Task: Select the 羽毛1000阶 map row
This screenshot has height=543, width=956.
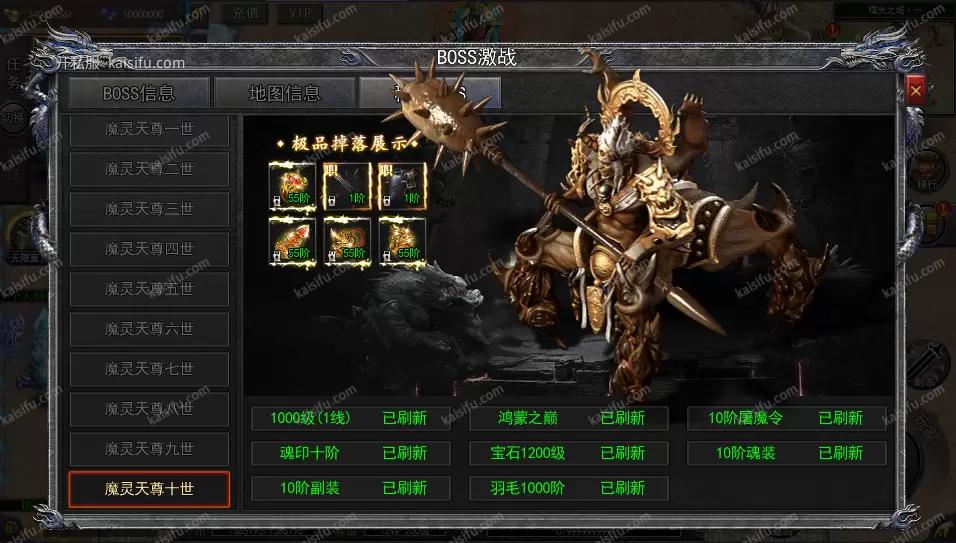Action: click(568, 488)
